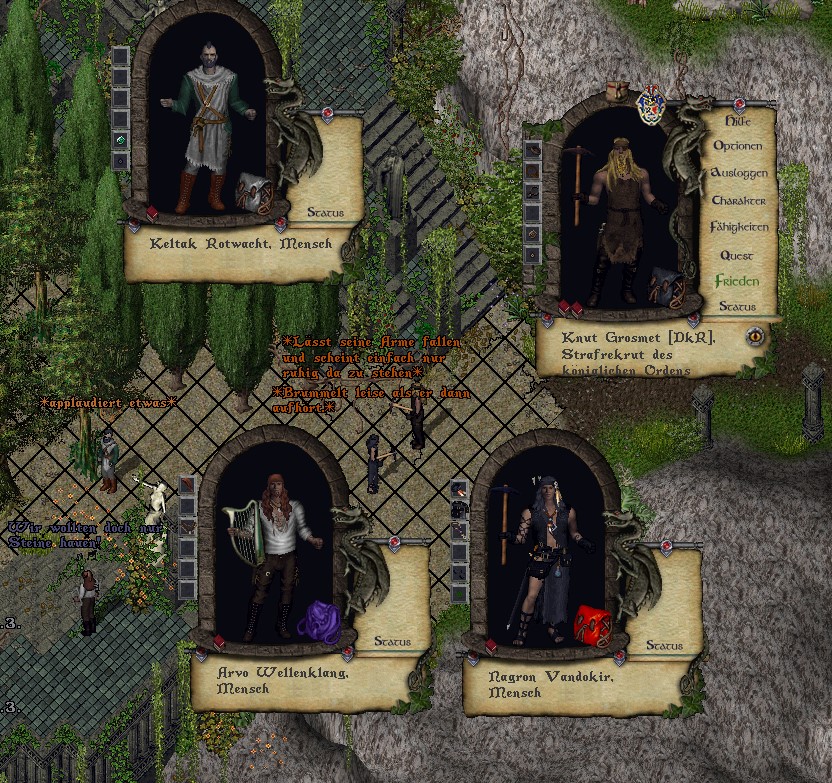Open Nagron Vandokir's Status

pos(664,646)
